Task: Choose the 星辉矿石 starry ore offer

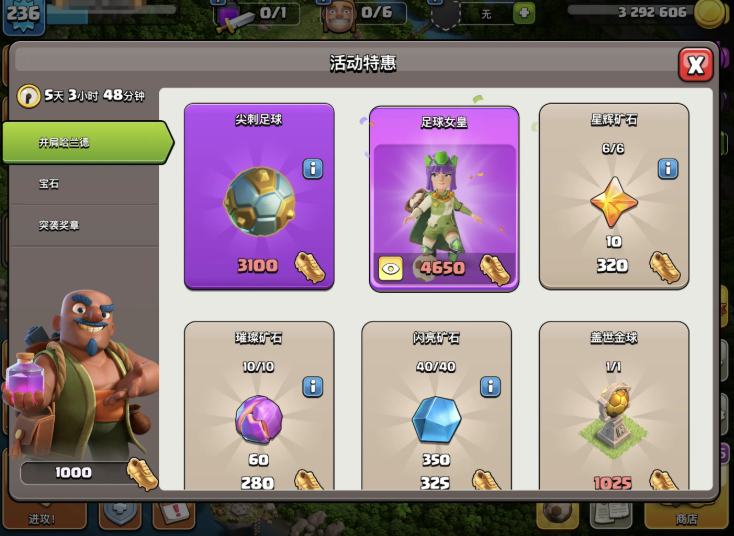Action: click(614, 196)
